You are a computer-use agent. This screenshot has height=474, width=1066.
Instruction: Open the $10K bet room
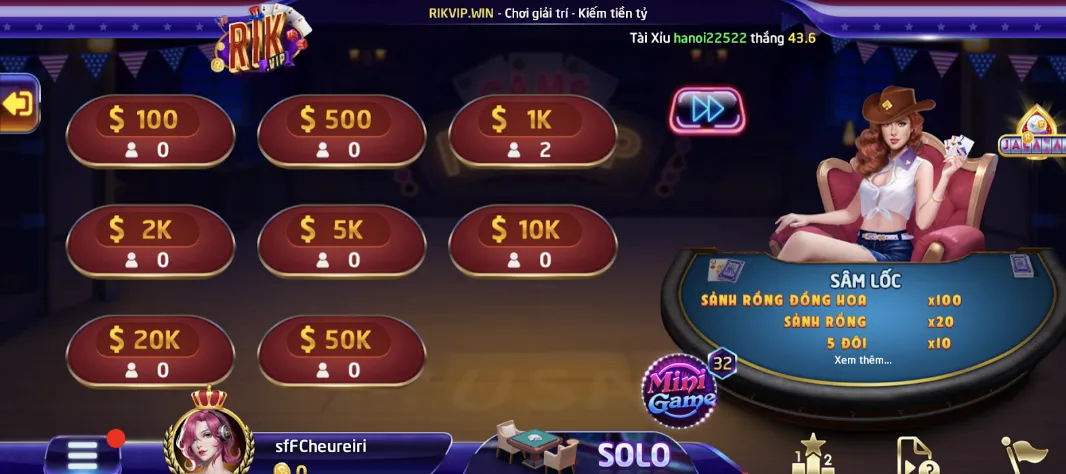(532, 241)
